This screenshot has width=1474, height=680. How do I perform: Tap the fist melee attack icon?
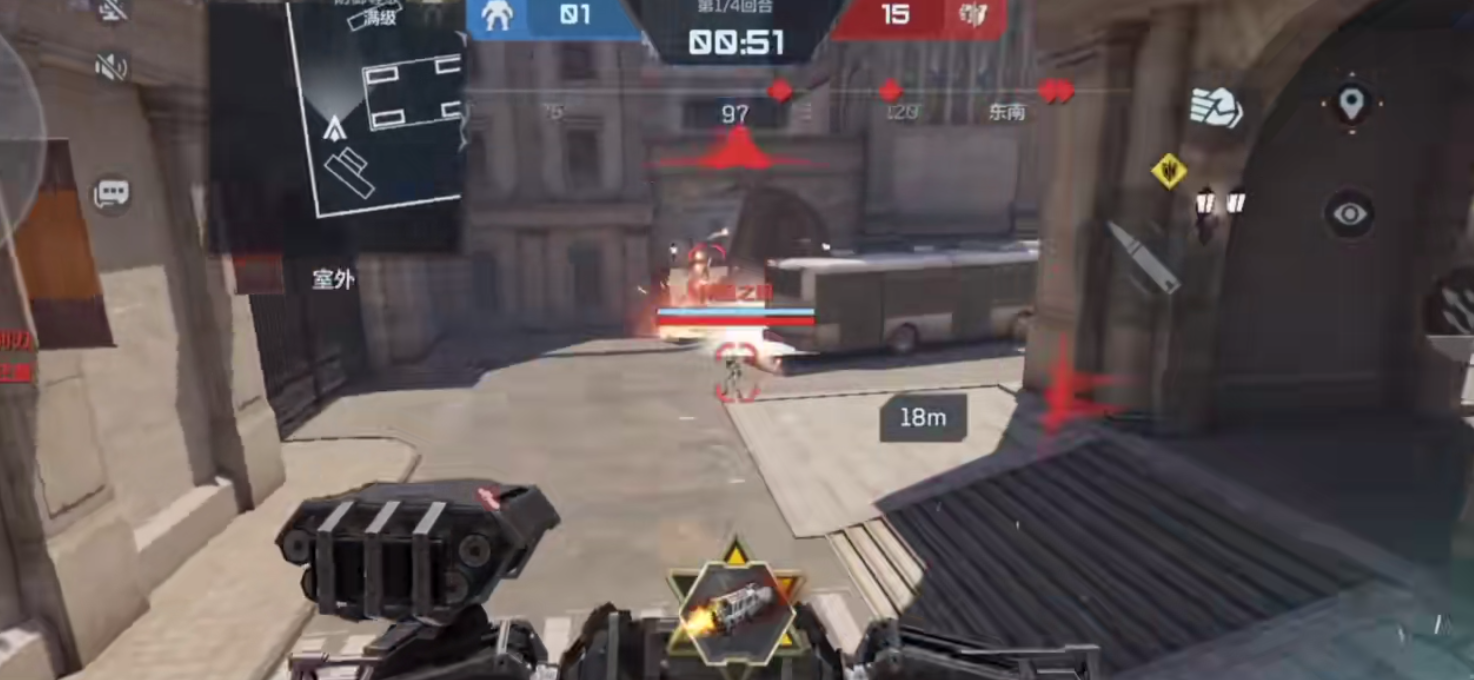pyautogui.click(x=1215, y=107)
